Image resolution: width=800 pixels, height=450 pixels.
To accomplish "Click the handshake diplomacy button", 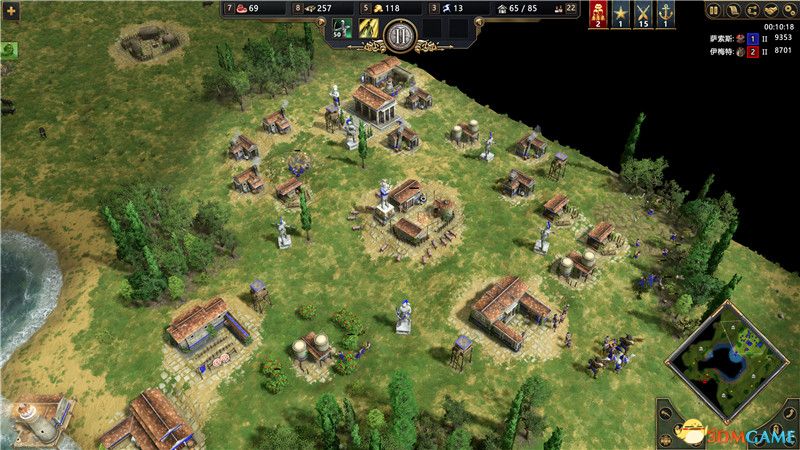I will click(769, 10).
